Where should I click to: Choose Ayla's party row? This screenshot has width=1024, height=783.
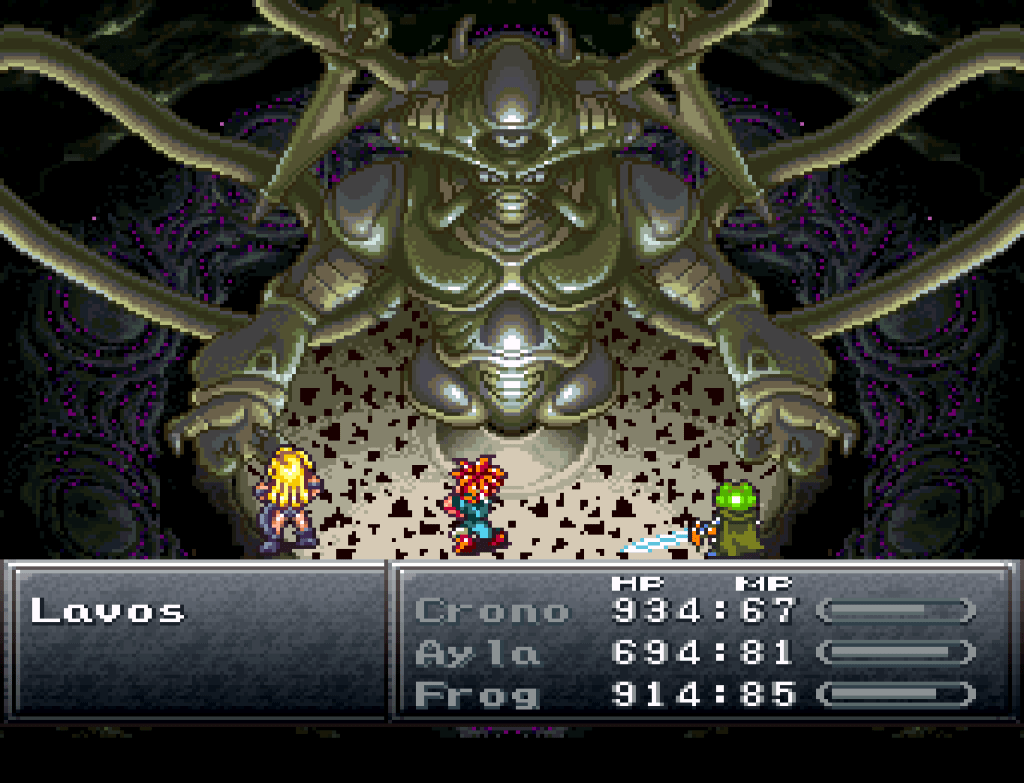point(477,653)
